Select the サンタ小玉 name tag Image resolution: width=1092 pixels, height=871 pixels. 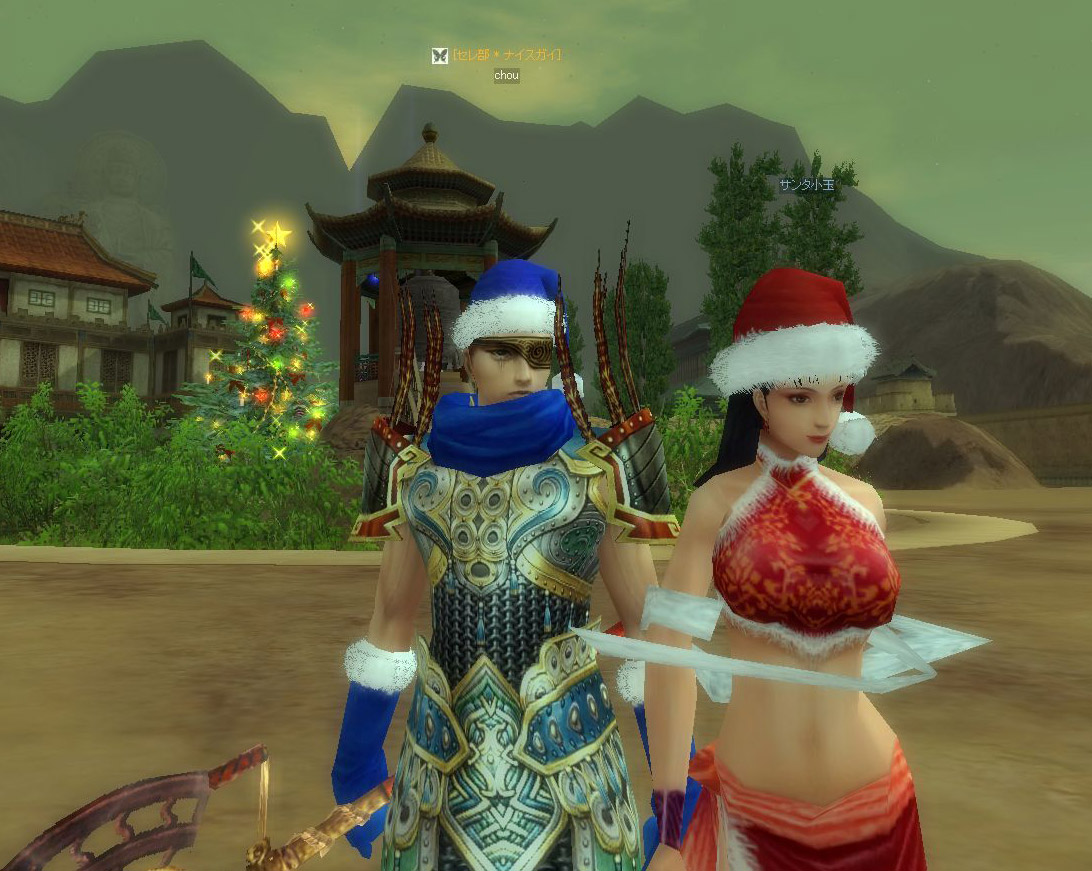click(x=806, y=185)
